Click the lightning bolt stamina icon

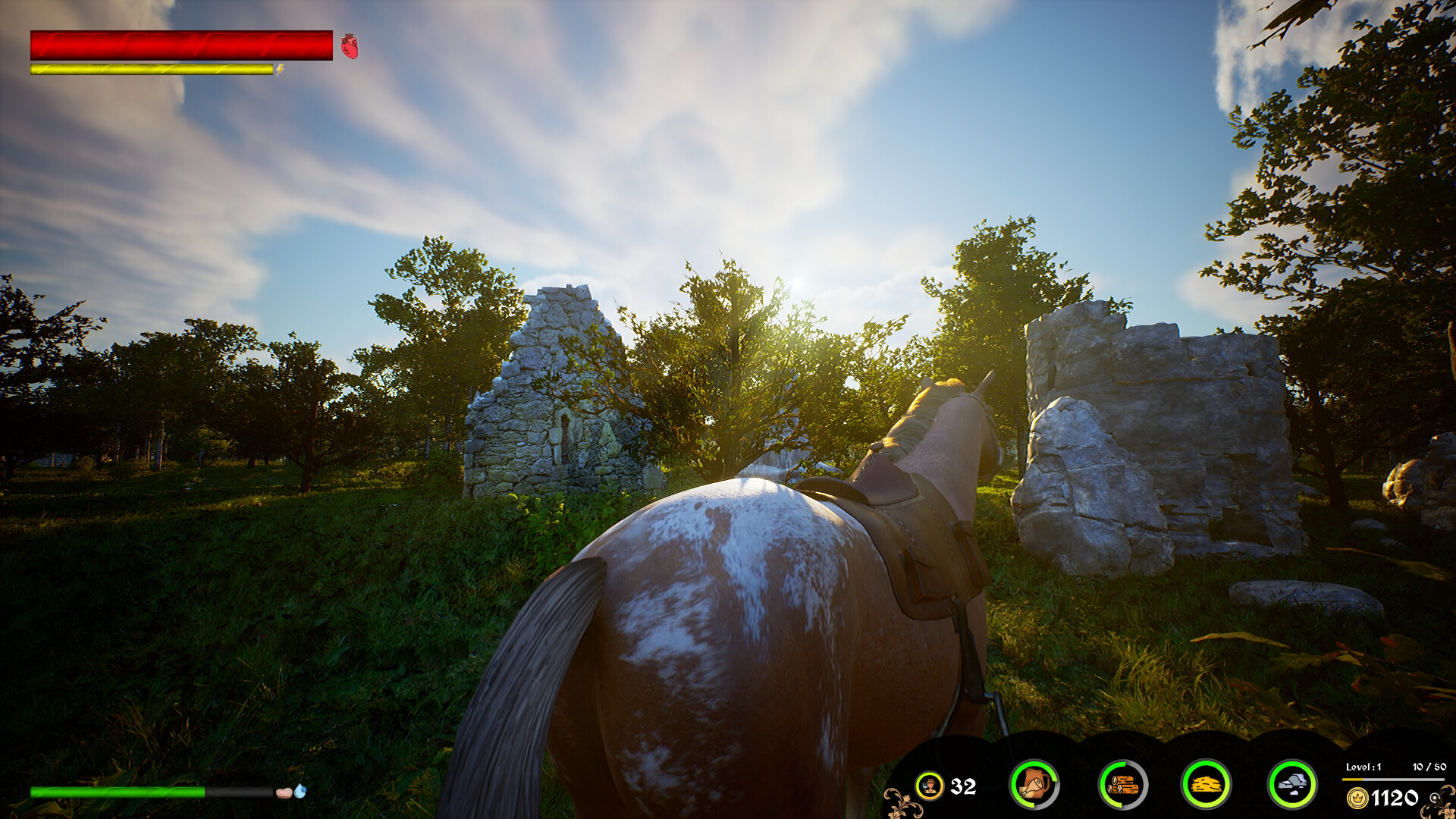click(x=281, y=69)
